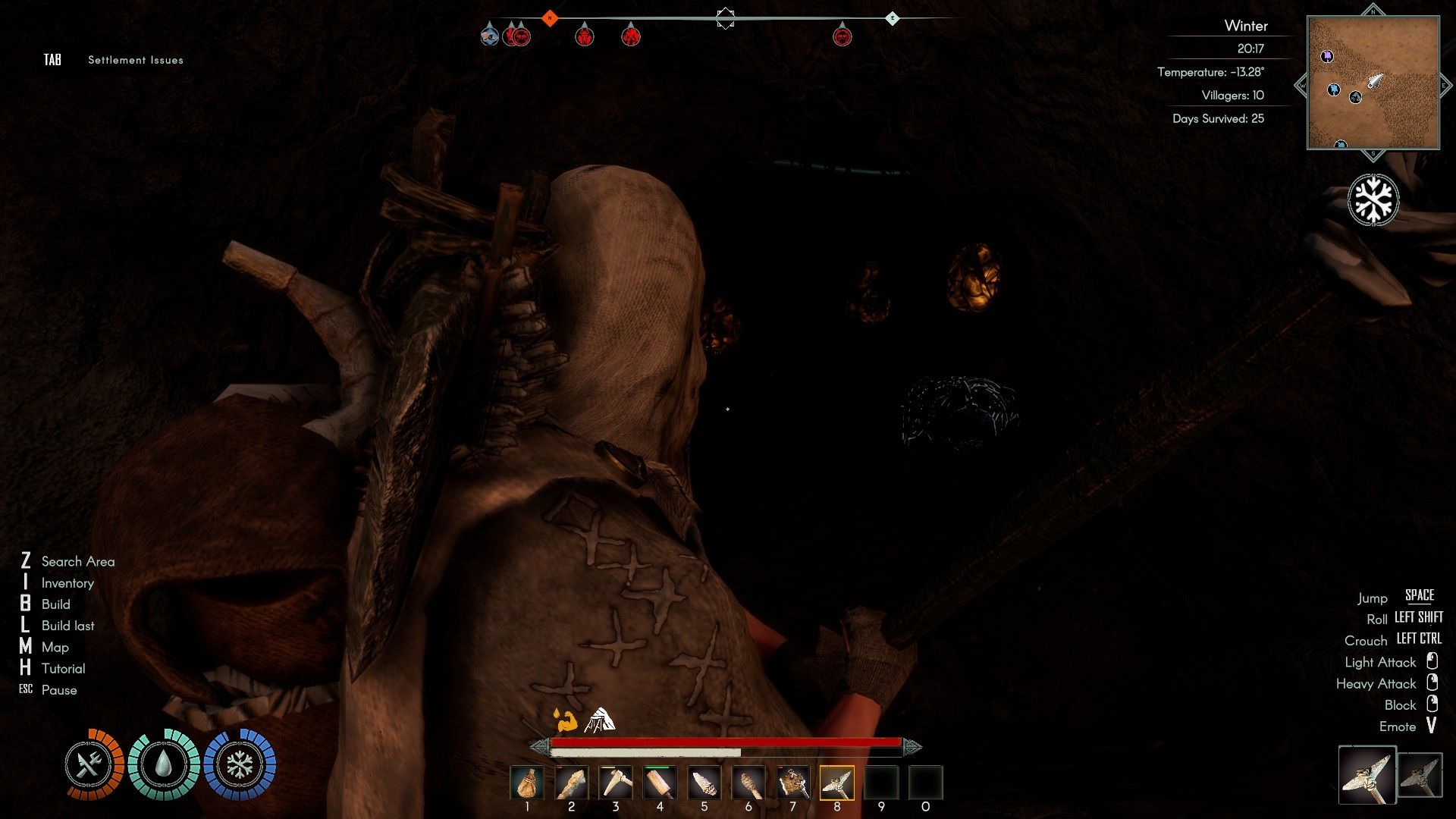Open the Tutorial keybind entry
The image size is (1456, 819).
coord(64,668)
